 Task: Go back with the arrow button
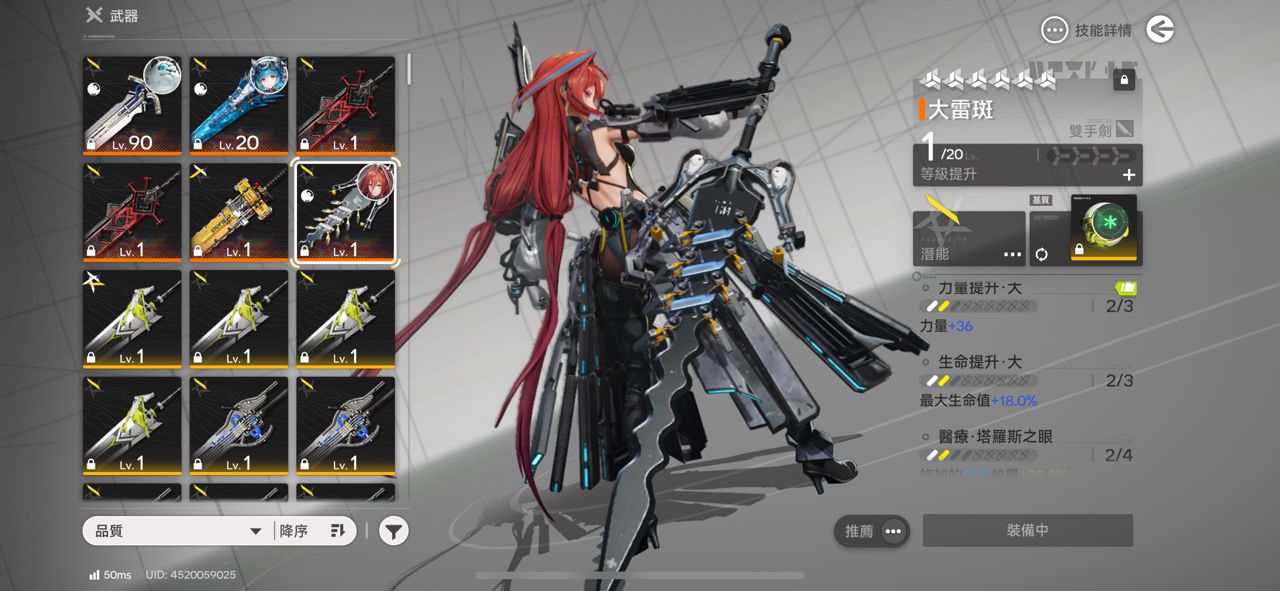click(1160, 30)
